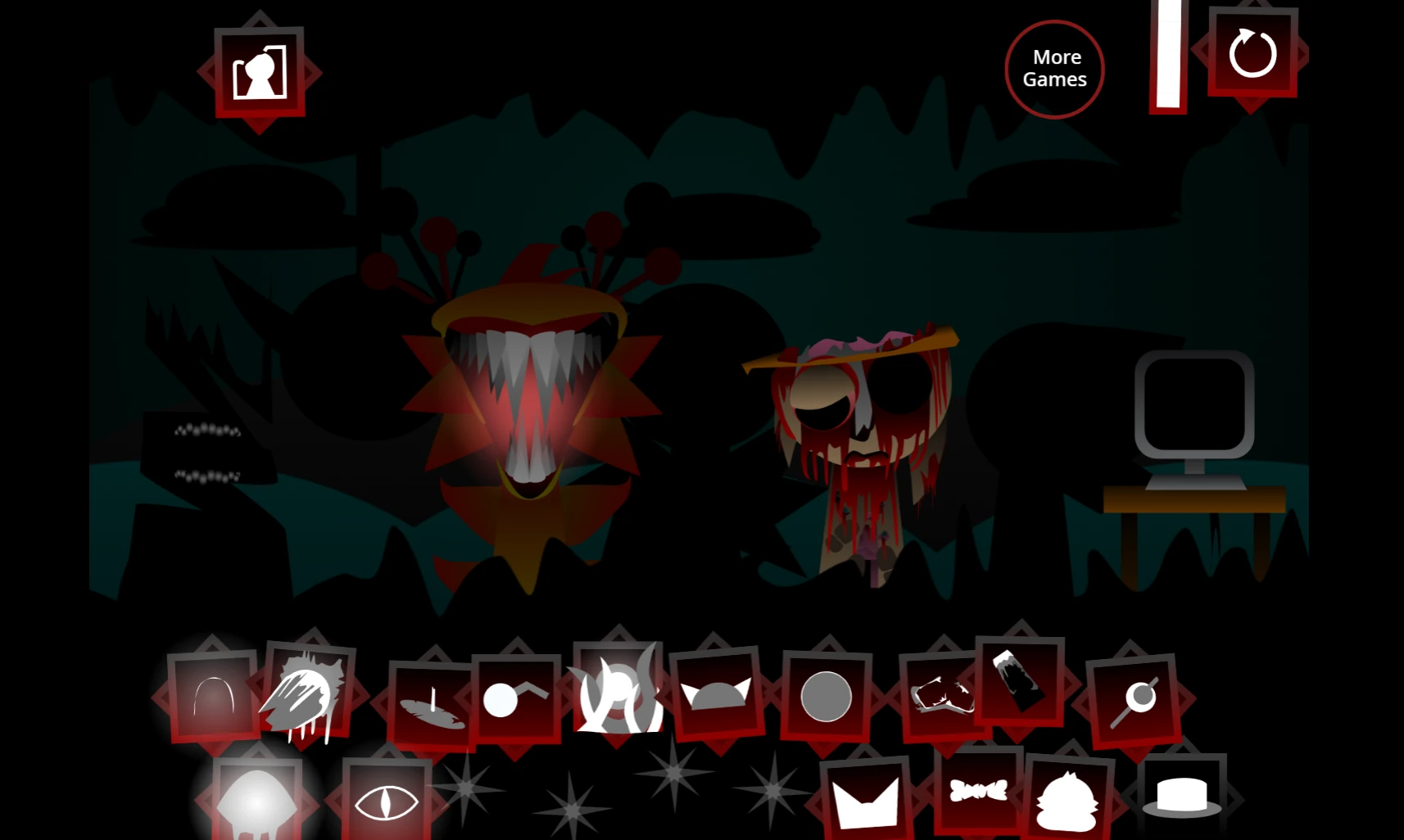
Task: Pick the plain grey circle icon
Action: pyautogui.click(x=826, y=697)
